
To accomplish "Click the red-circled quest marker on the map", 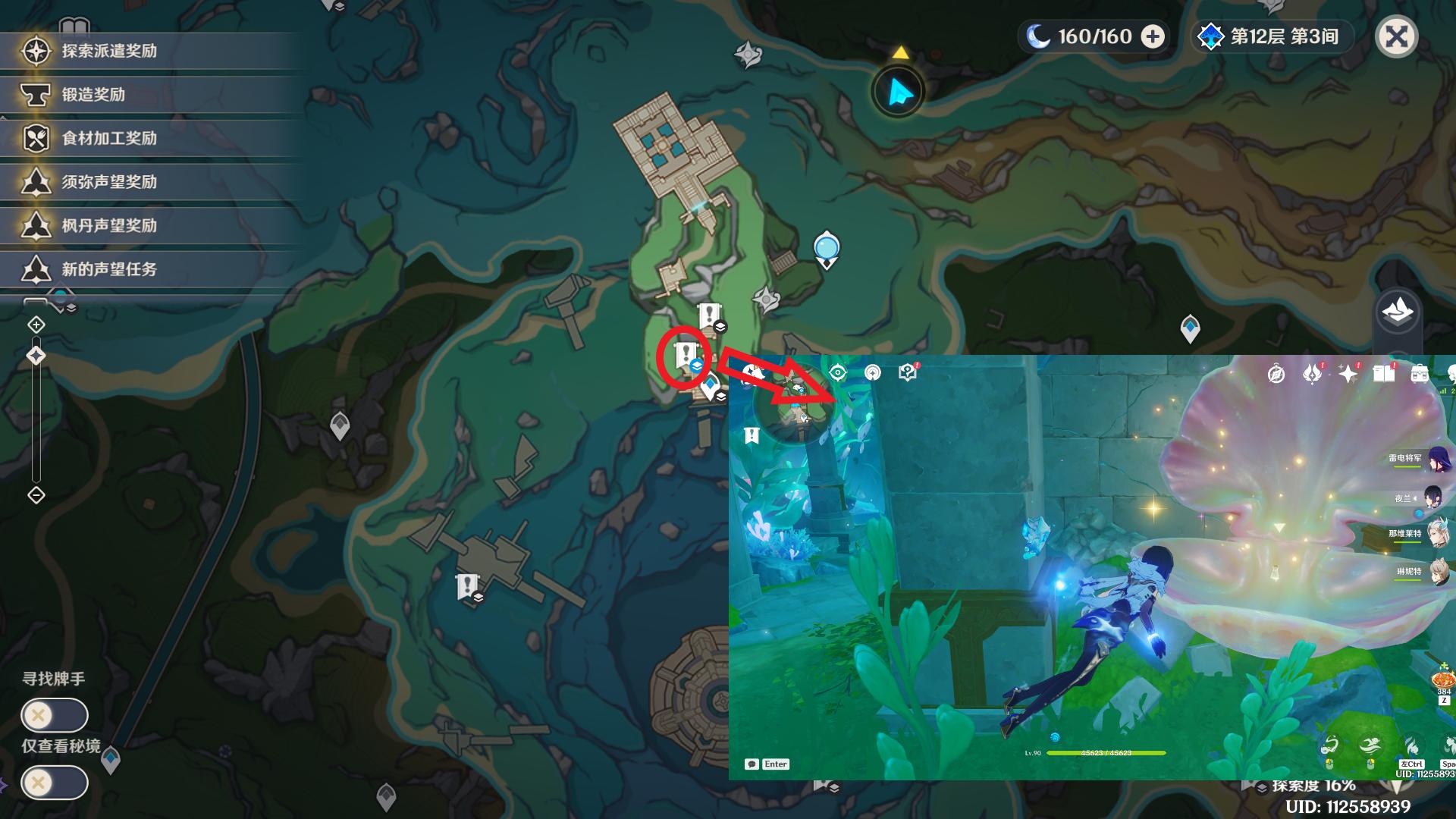I will coord(686,354).
